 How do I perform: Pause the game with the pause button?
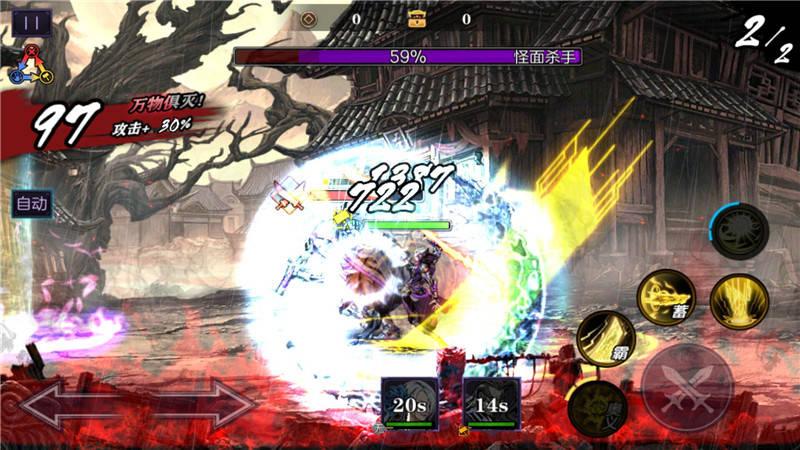(x=32, y=22)
